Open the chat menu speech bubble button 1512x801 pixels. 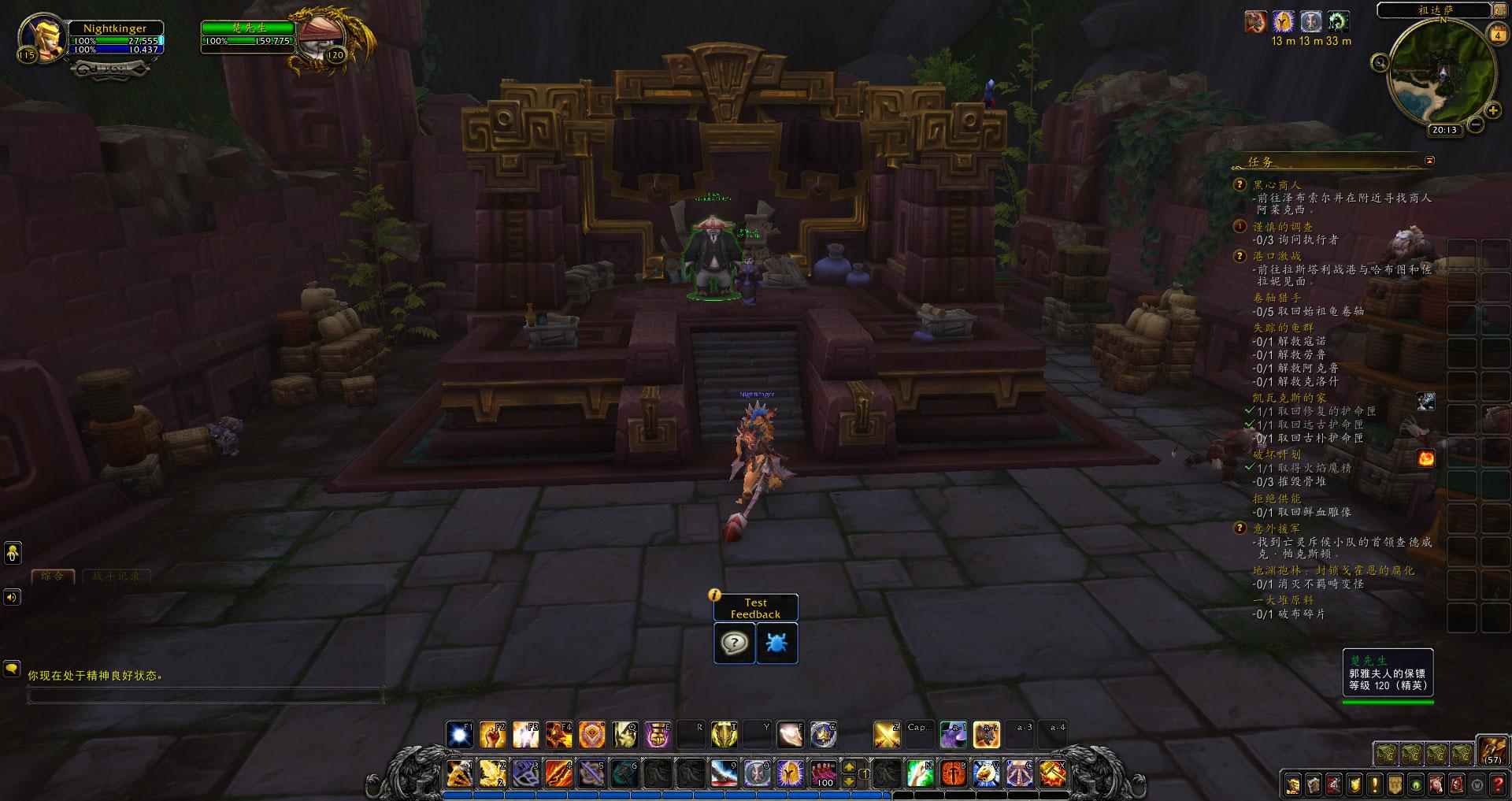click(12, 669)
